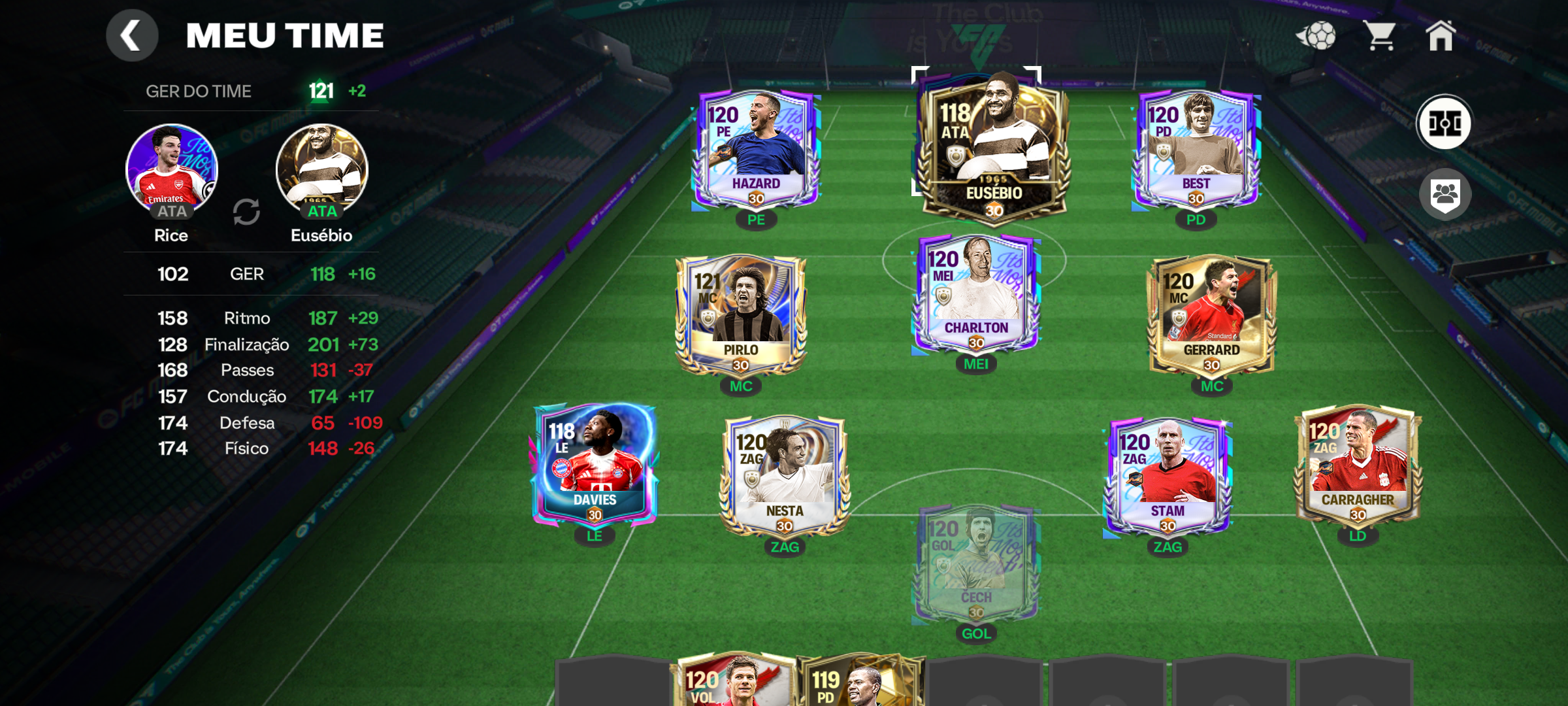The width and height of the screenshot is (1568, 706).
Task: Select the Carragher right back card
Action: pyautogui.click(x=1358, y=465)
